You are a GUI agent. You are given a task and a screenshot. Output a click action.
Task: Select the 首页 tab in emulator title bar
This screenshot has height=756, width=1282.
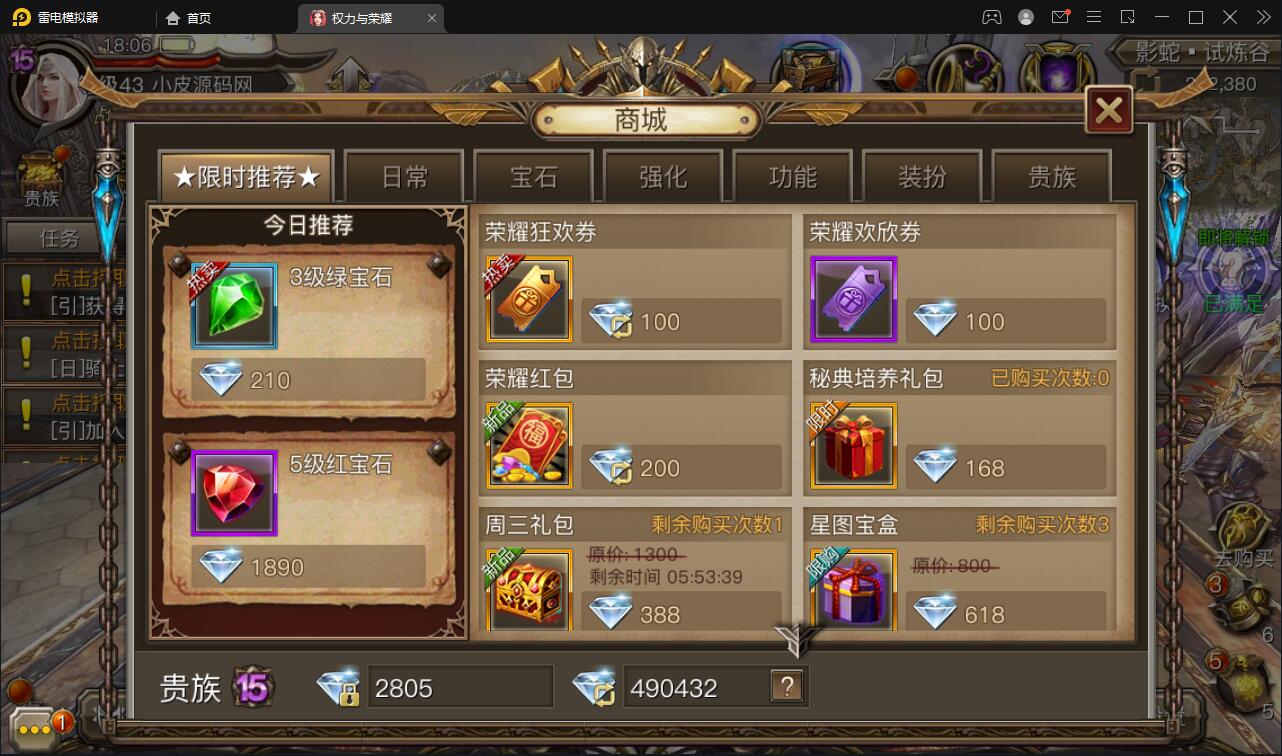point(190,17)
